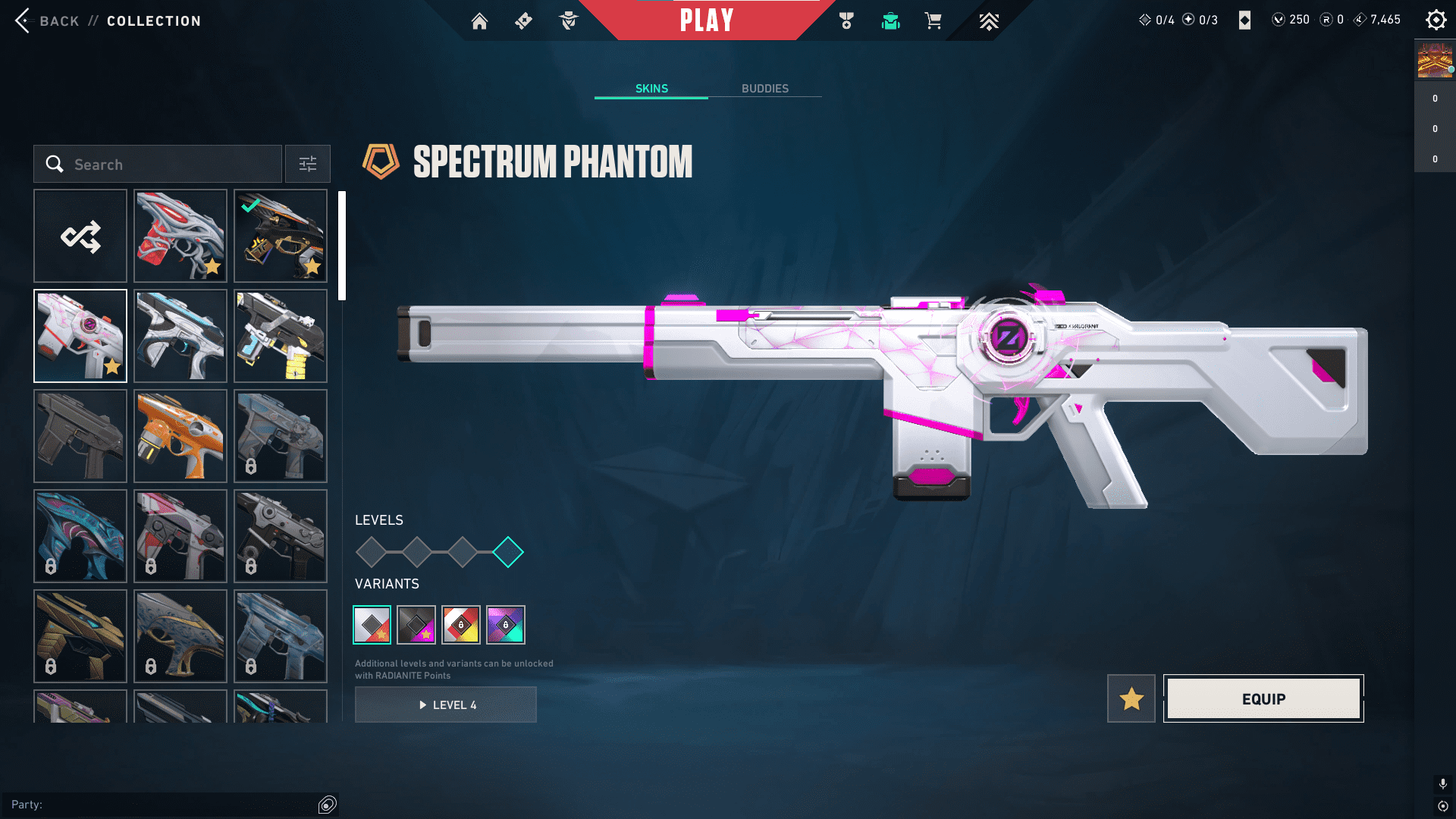This screenshot has width=1456, height=819.
Task: Equip the Spectrum Phantom skin
Action: 1263,698
